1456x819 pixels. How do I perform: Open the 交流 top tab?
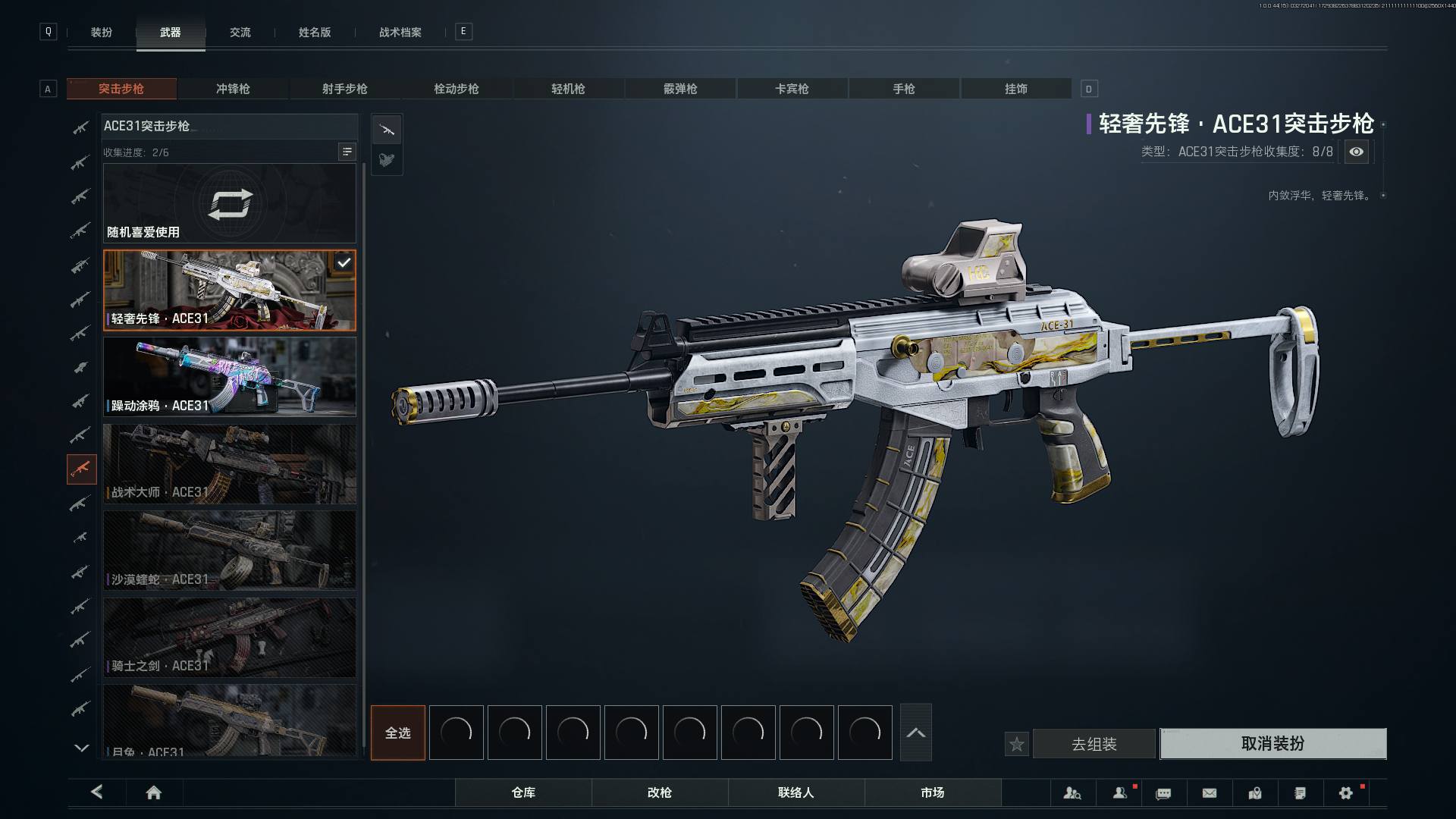click(240, 33)
